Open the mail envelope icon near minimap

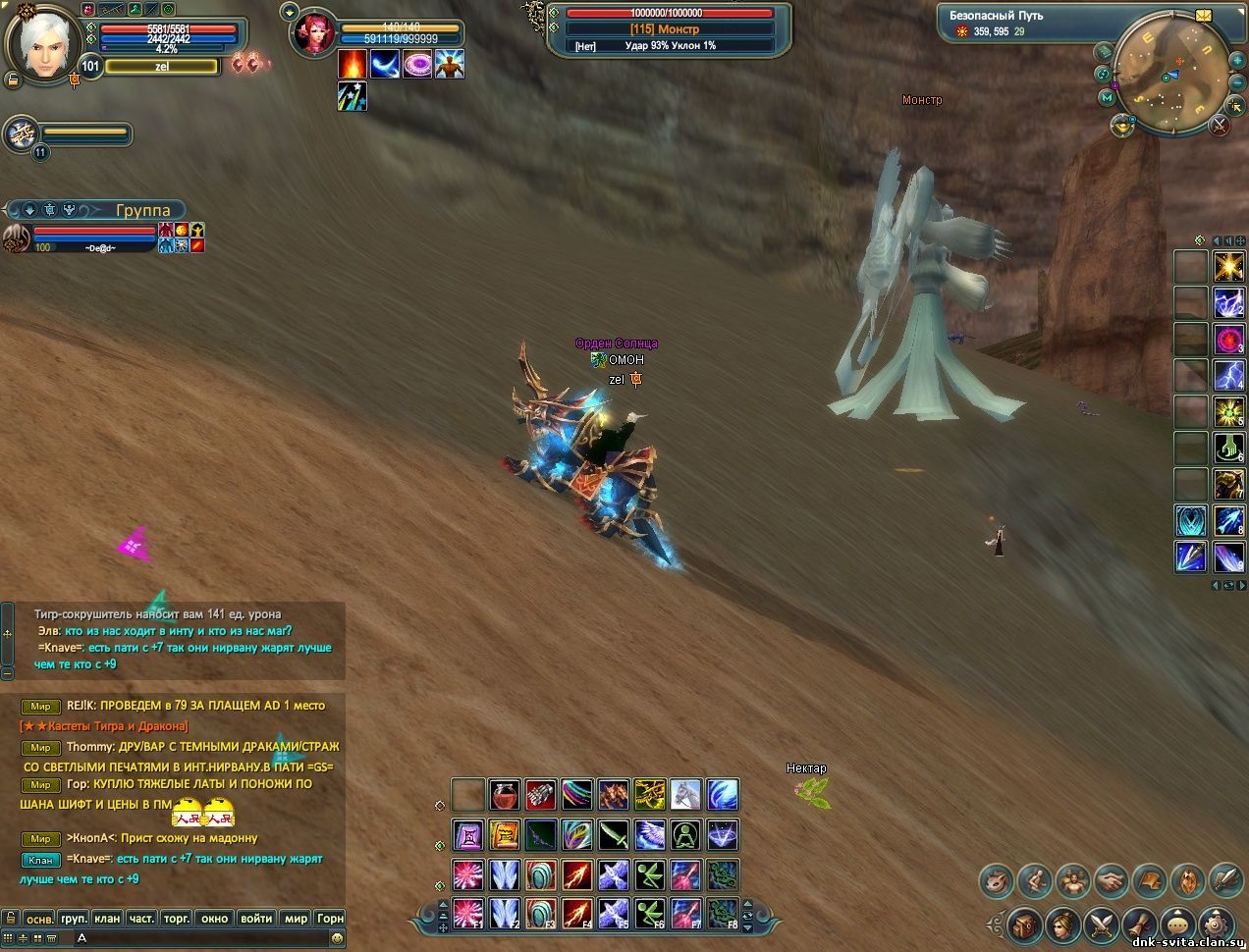(x=1204, y=17)
